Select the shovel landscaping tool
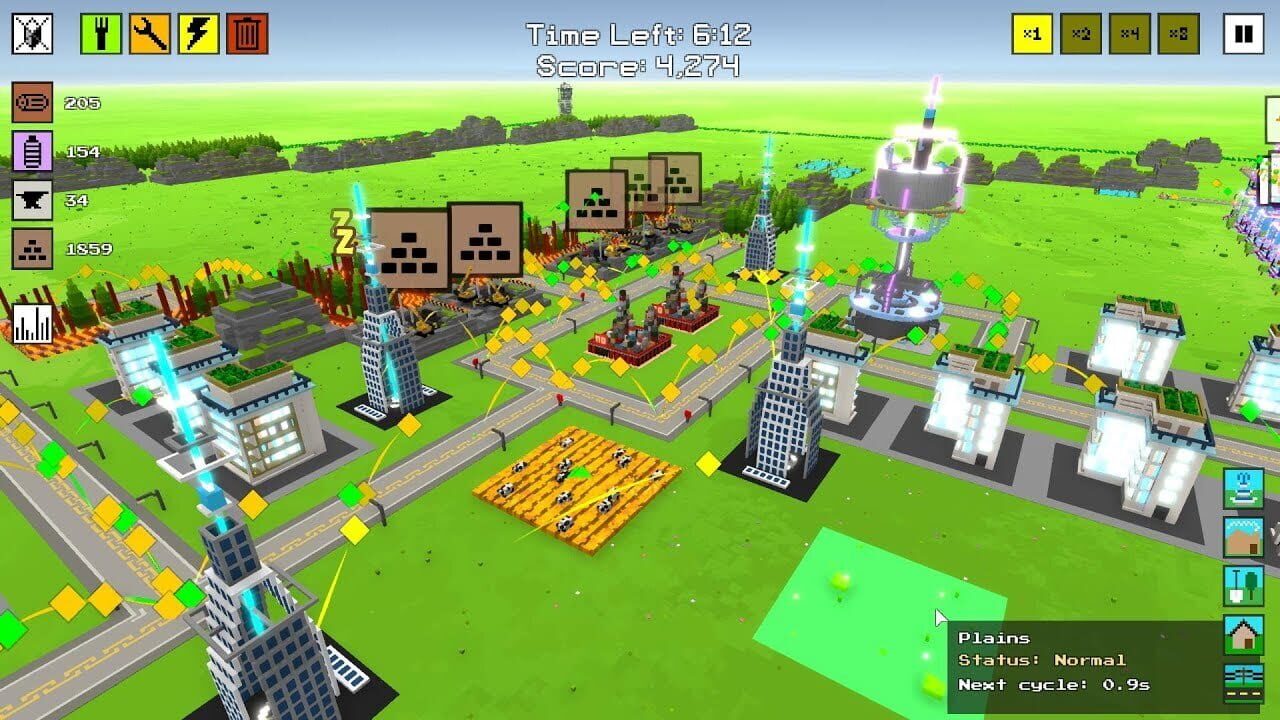Screen dimensions: 1280x720 1241,587
